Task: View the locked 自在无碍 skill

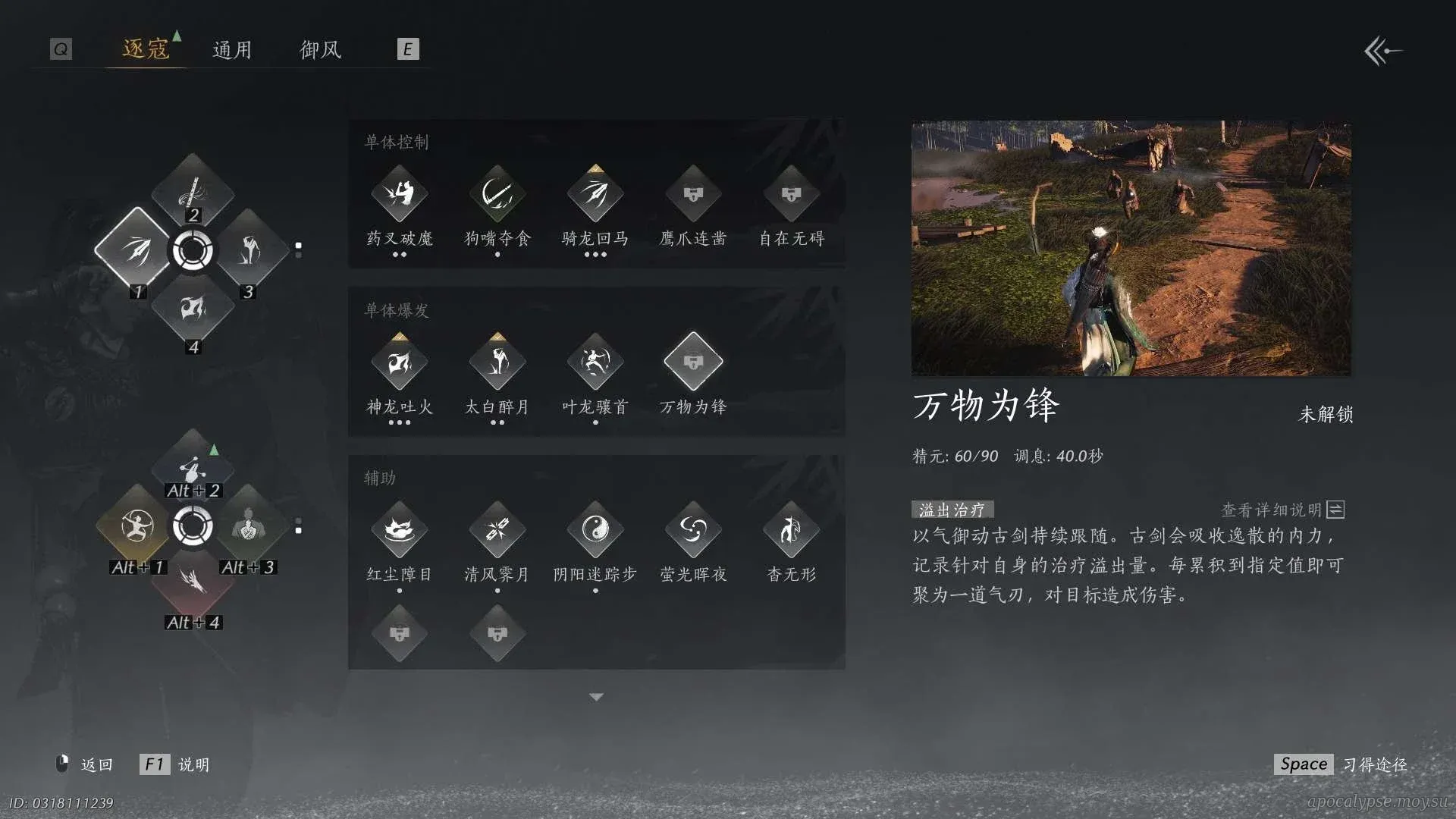Action: point(791,194)
